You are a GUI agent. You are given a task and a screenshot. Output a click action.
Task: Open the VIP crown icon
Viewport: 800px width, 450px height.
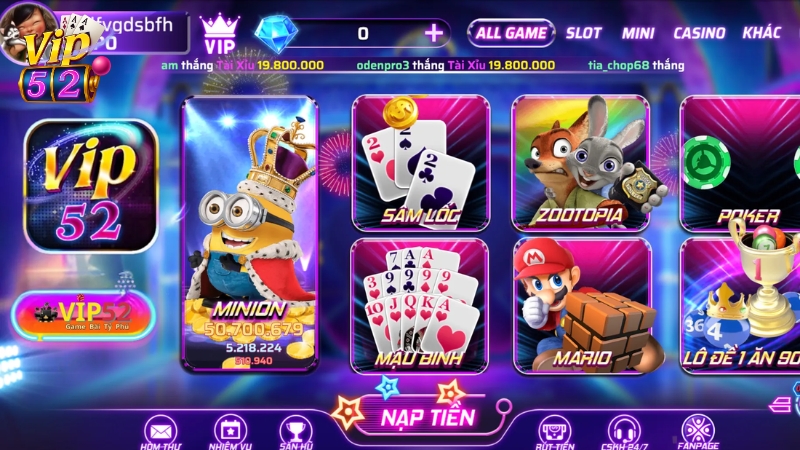(220, 34)
